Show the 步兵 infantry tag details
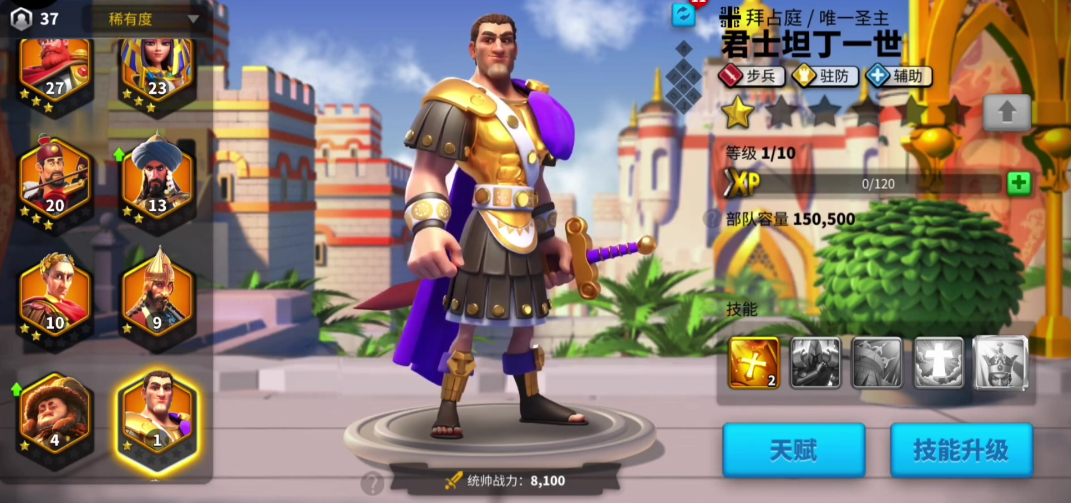The height and width of the screenshot is (503, 1071). click(x=751, y=75)
